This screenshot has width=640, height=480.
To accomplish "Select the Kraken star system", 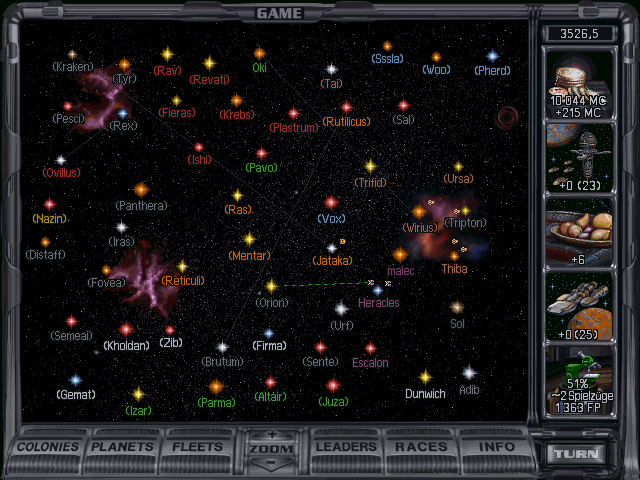I will point(72,54).
